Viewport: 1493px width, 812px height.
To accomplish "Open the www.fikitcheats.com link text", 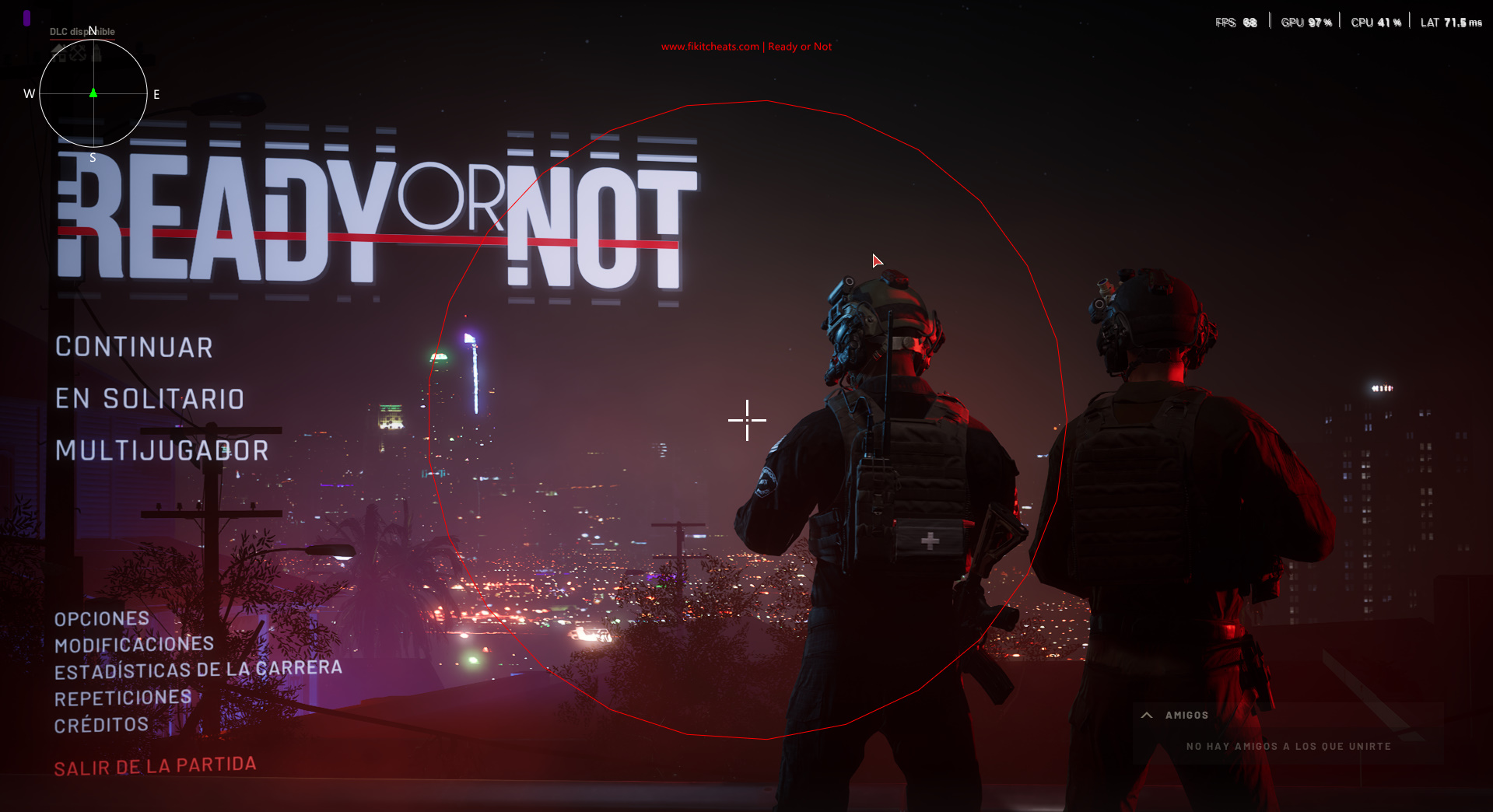I will (x=710, y=46).
